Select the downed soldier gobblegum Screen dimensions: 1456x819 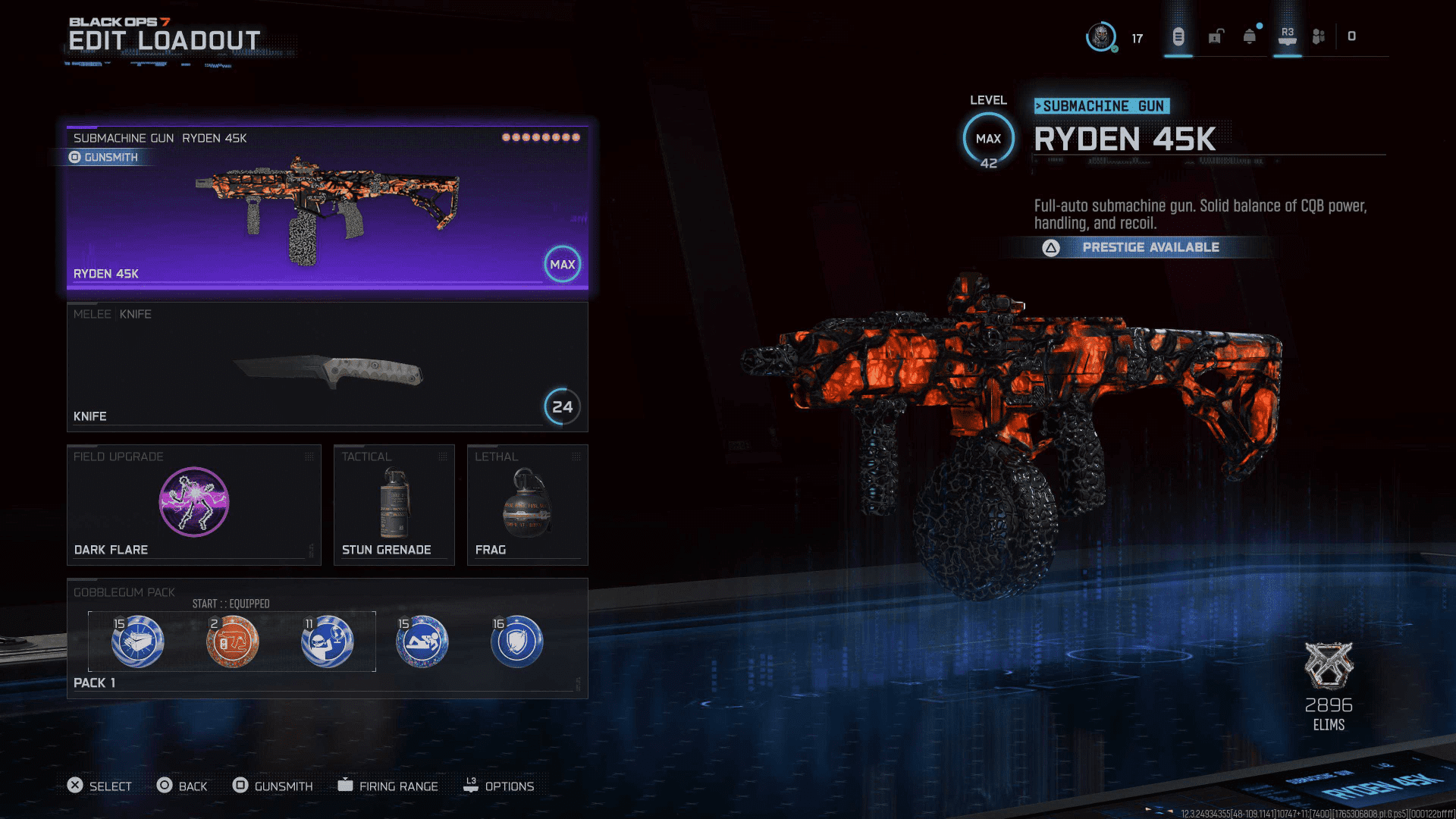(x=422, y=642)
